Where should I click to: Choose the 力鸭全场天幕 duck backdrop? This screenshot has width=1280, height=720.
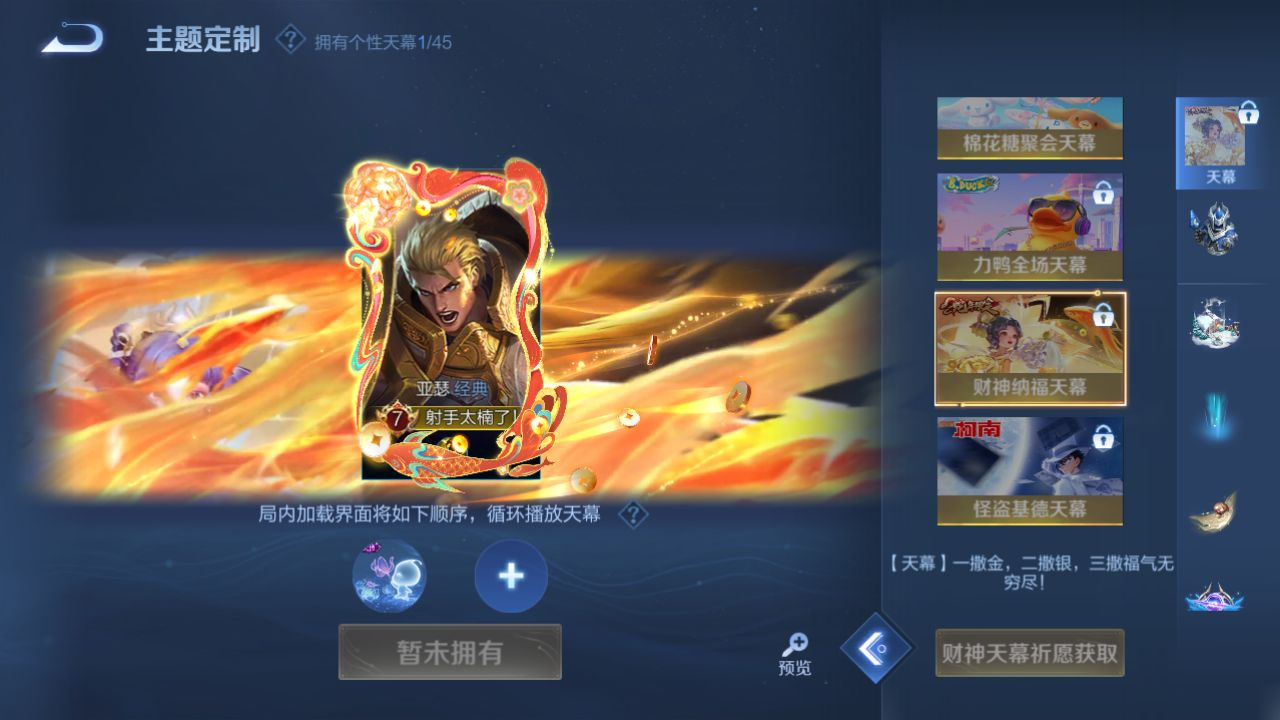tap(1029, 227)
